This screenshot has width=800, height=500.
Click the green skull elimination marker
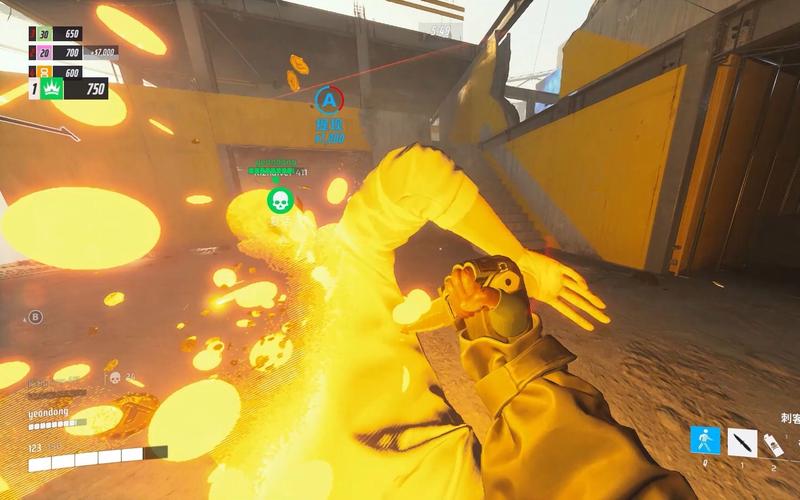click(x=280, y=200)
